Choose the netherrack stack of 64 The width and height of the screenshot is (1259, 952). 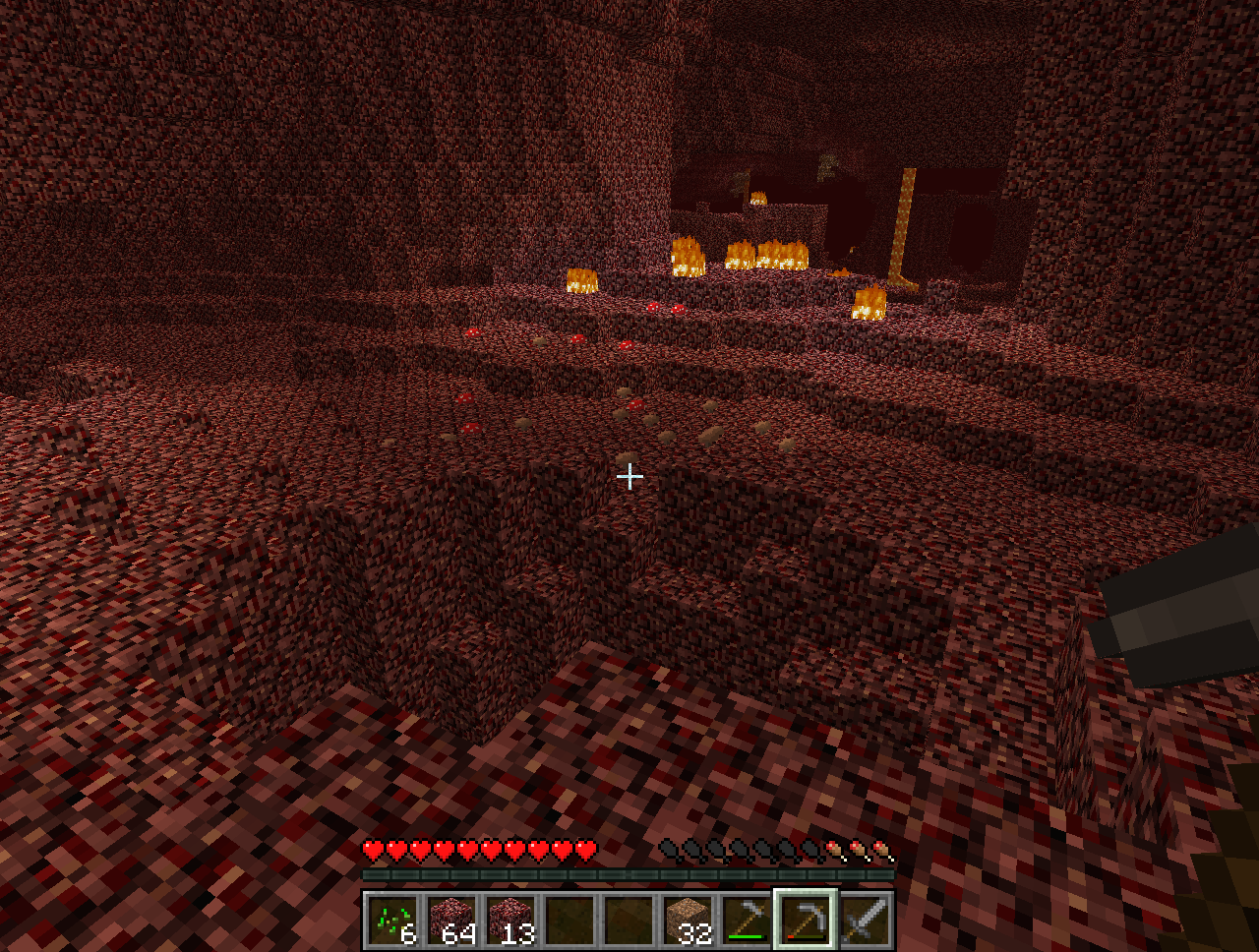(452, 921)
